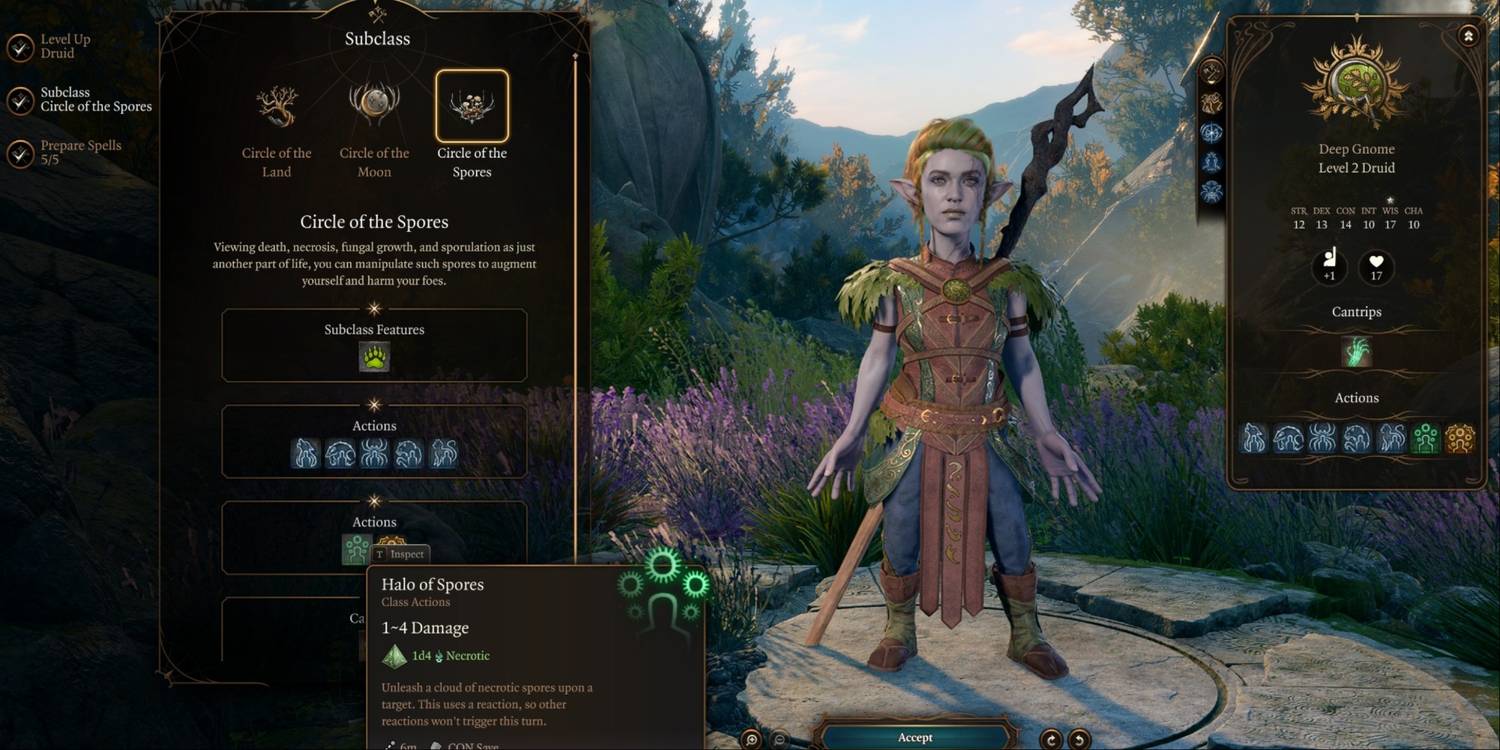Click the Druid class emblem
The height and width of the screenshot is (750, 1500).
(x=1357, y=82)
